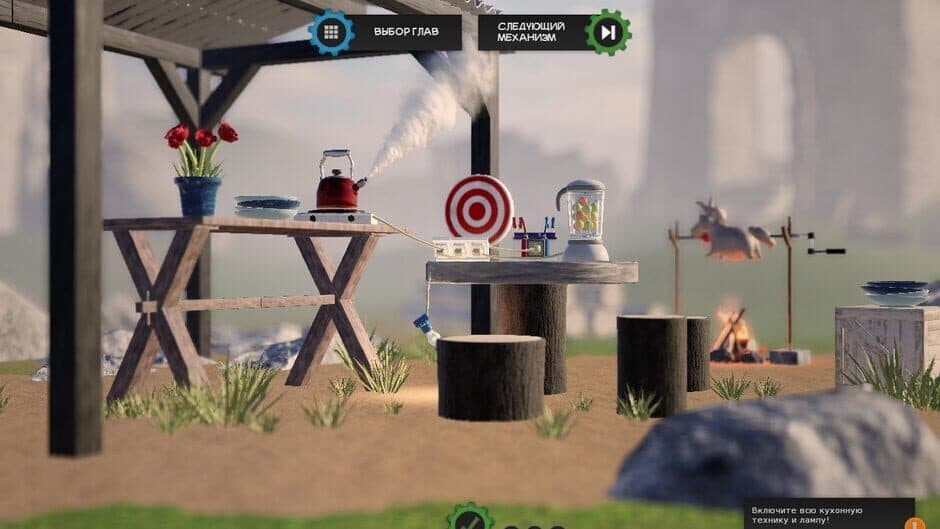Click the green checkmark gear button

coord(469,519)
